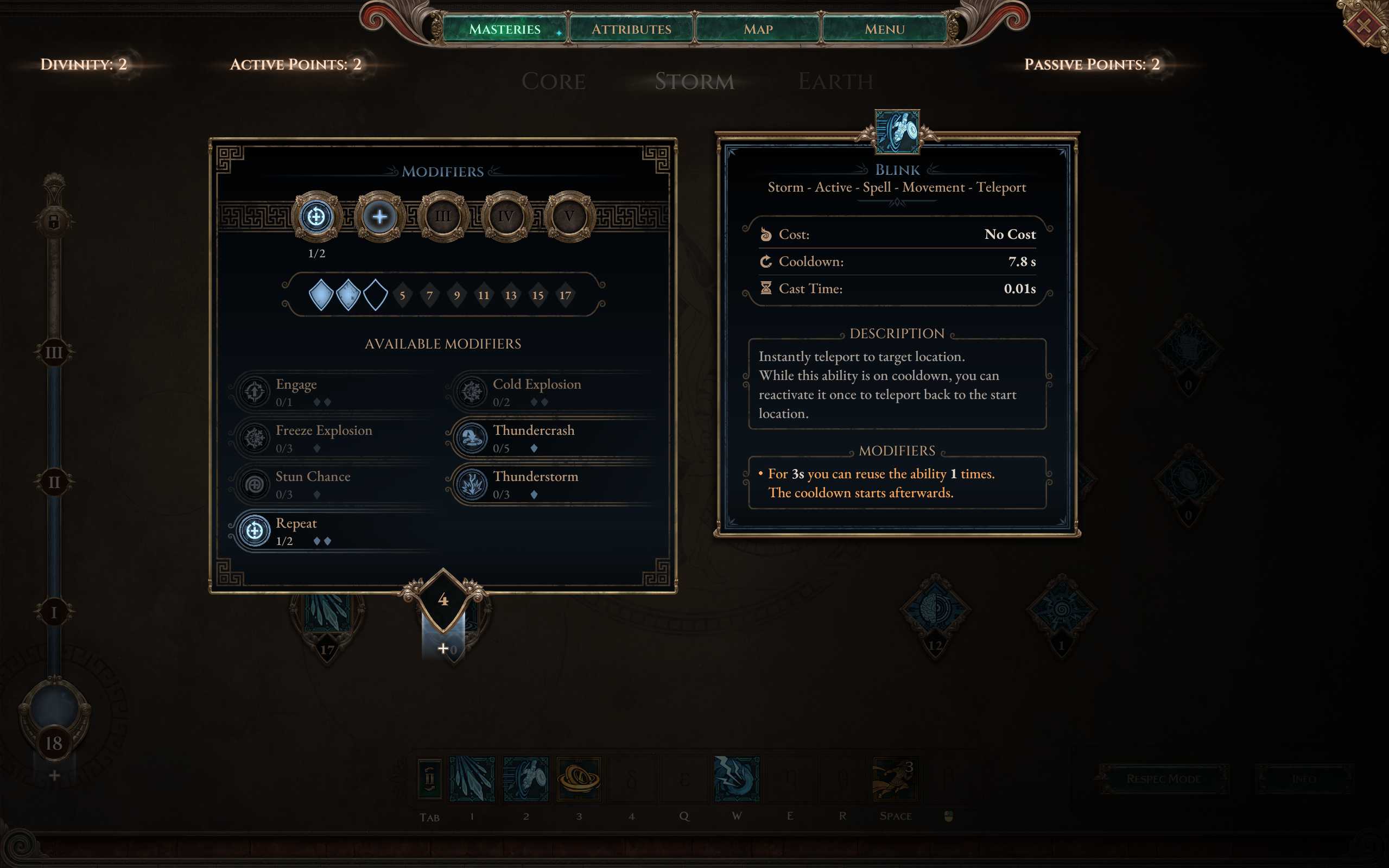The height and width of the screenshot is (868, 1389).
Task: Select the Thunderstorm modifier
Action: point(551,485)
